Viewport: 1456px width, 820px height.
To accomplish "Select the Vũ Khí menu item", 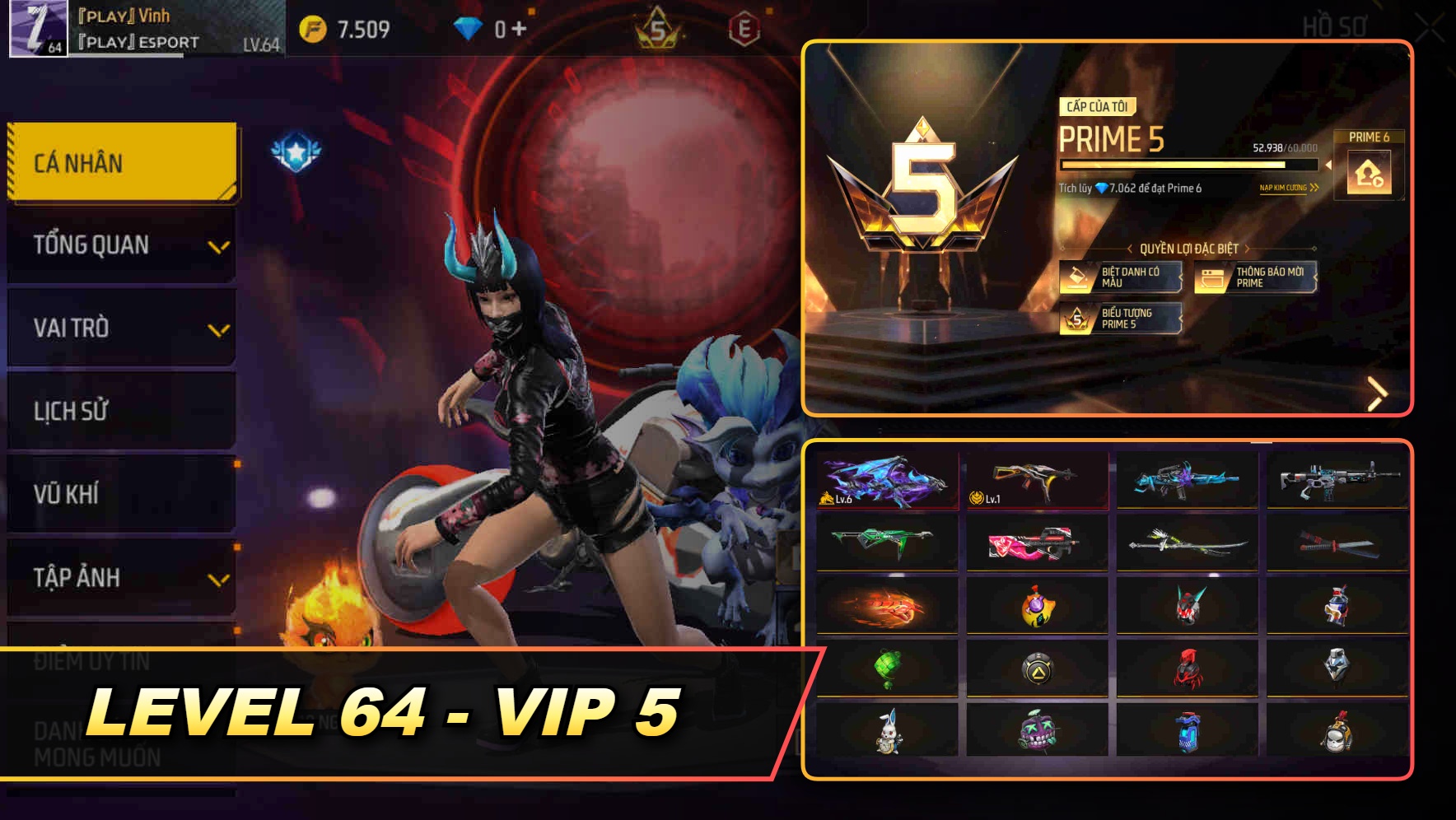I will [121, 495].
